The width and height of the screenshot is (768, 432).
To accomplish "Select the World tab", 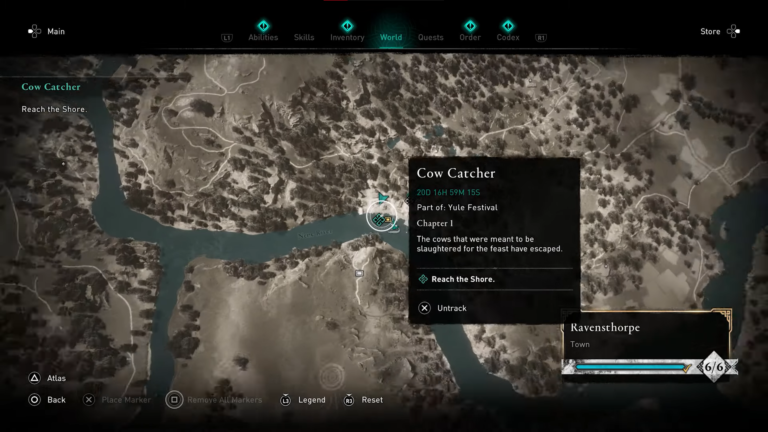I will tap(391, 38).
